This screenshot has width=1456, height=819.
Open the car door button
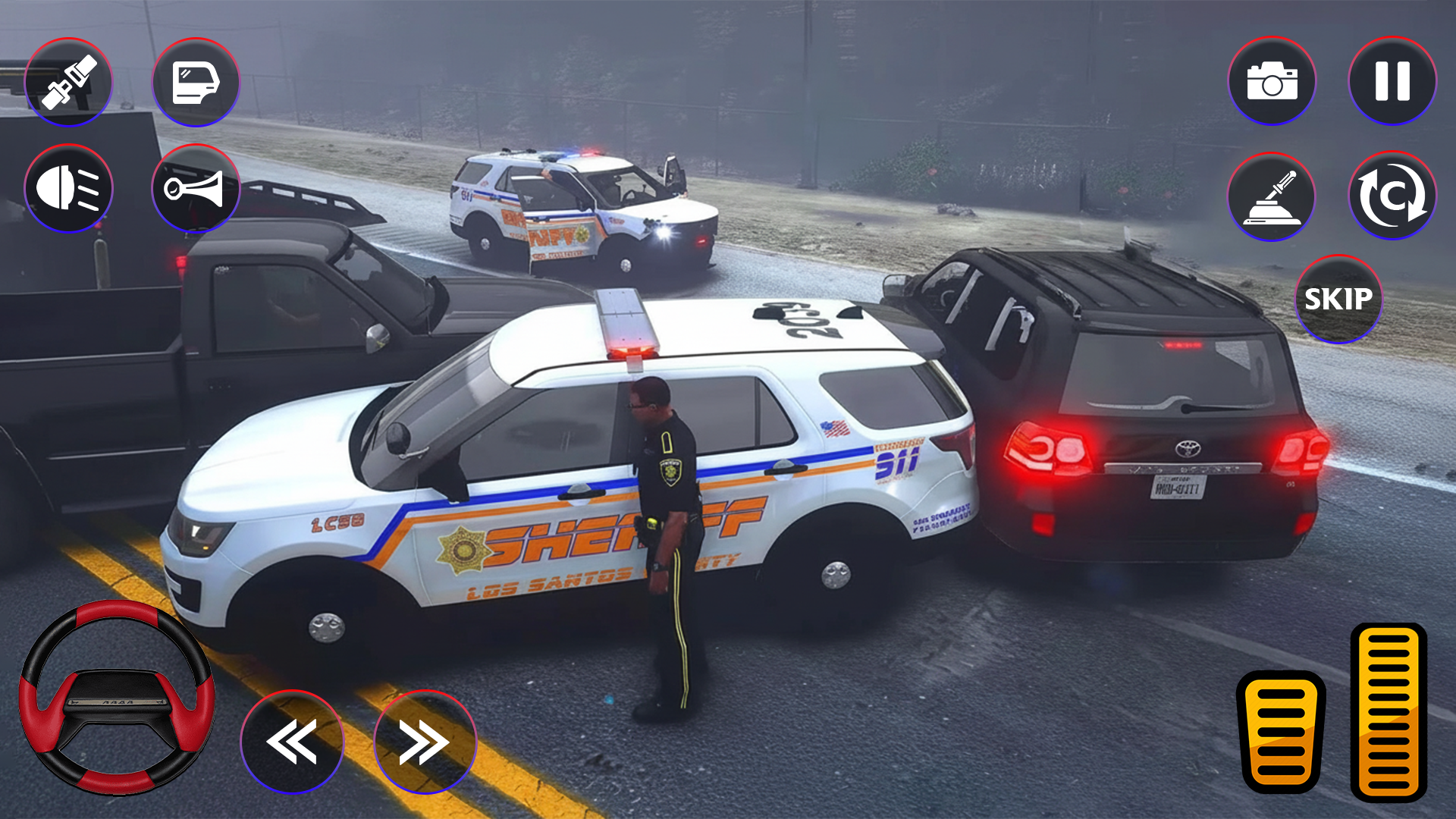coord(196,82)
